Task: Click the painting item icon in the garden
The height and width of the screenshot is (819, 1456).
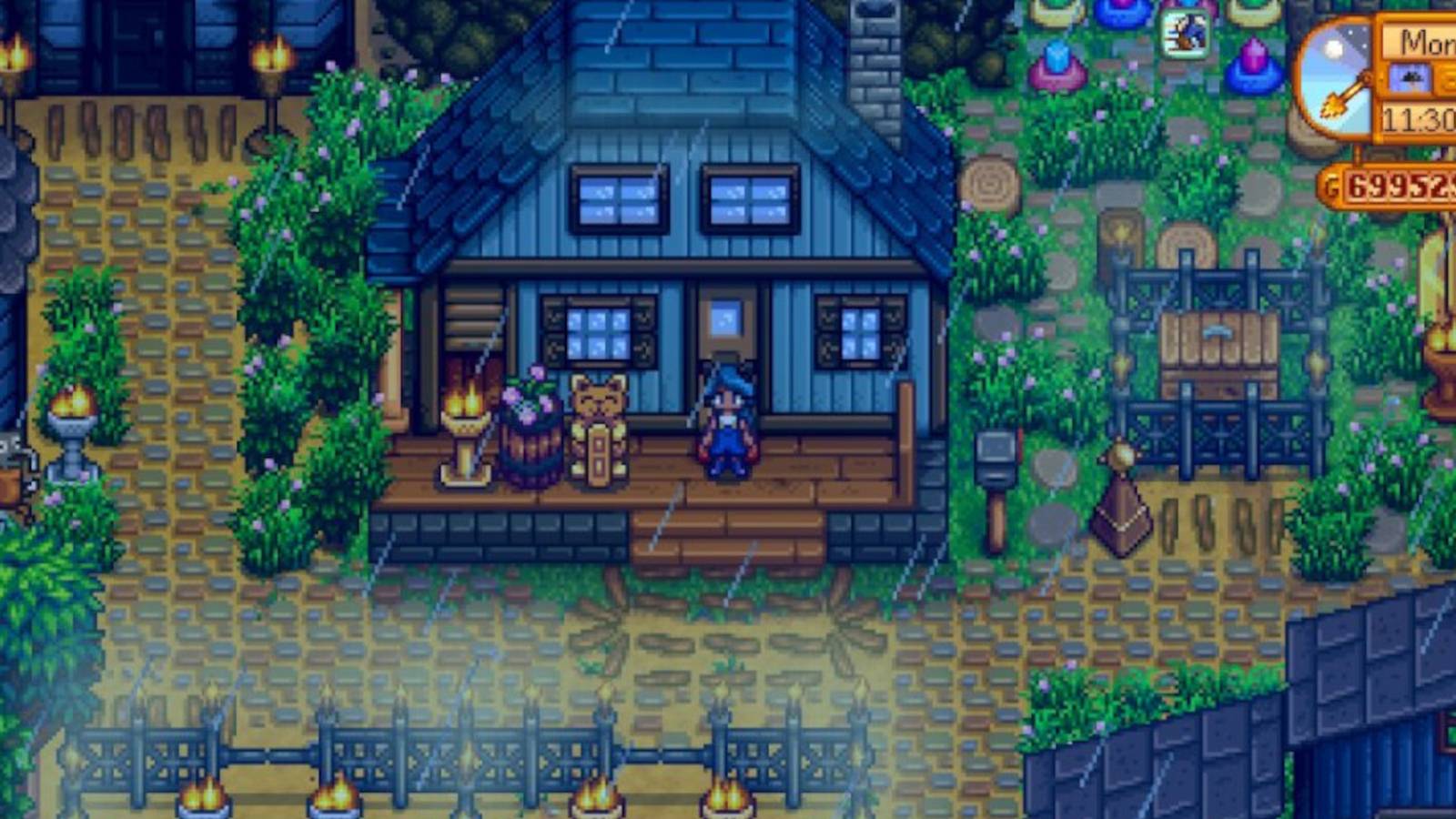Action: tap(1187, 35)
